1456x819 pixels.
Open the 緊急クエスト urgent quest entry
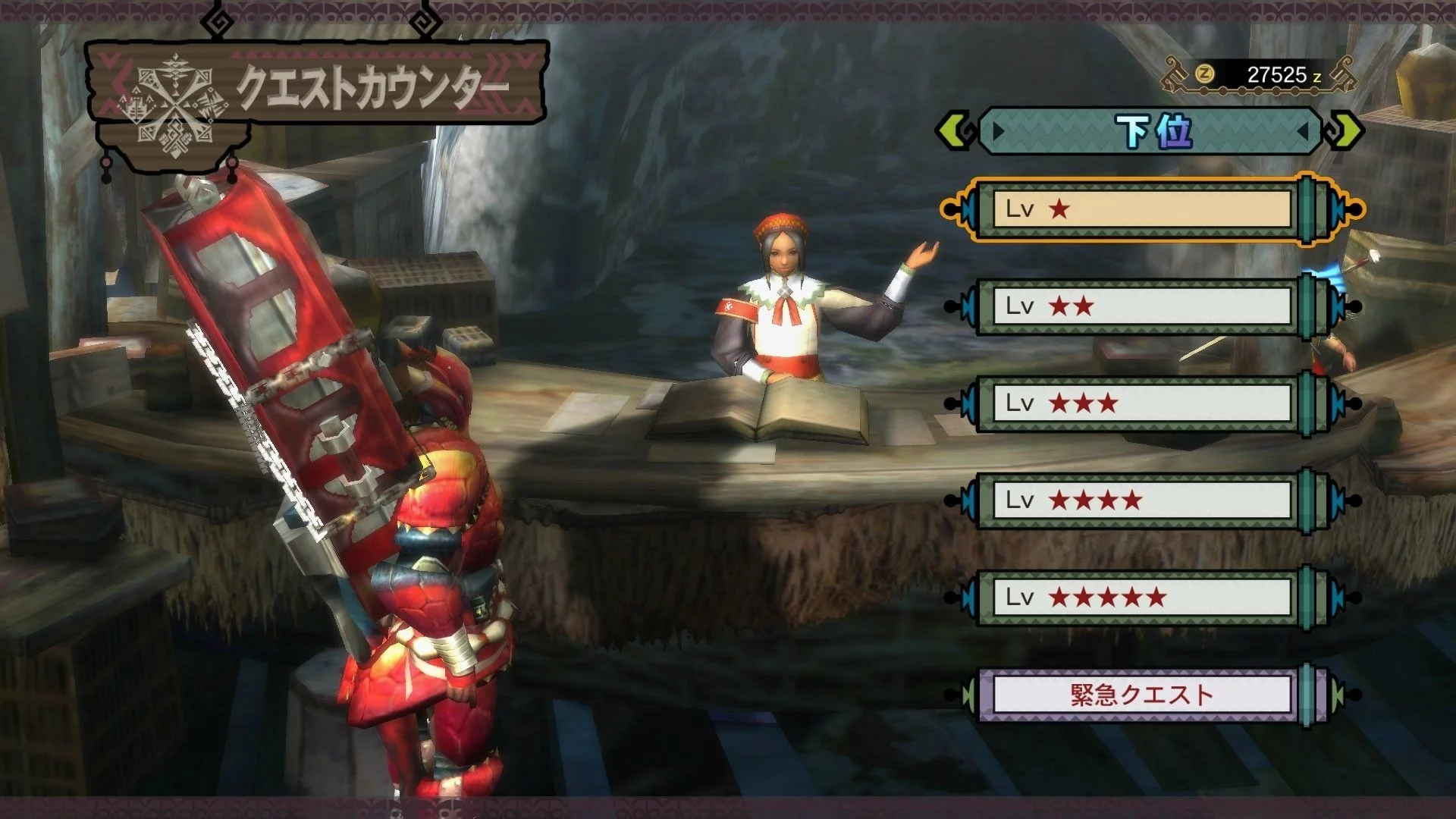click(1141, 695)
